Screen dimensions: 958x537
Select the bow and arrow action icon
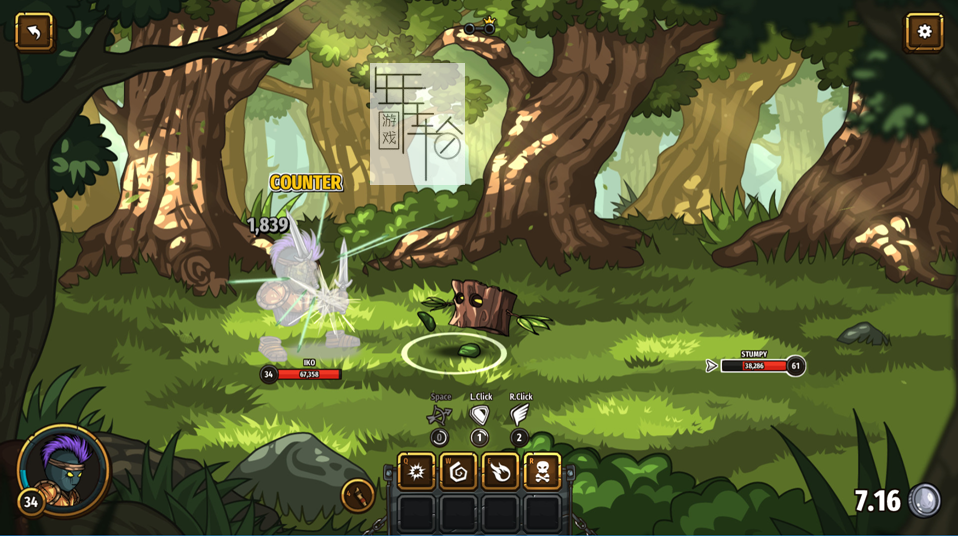pos(439,415)
